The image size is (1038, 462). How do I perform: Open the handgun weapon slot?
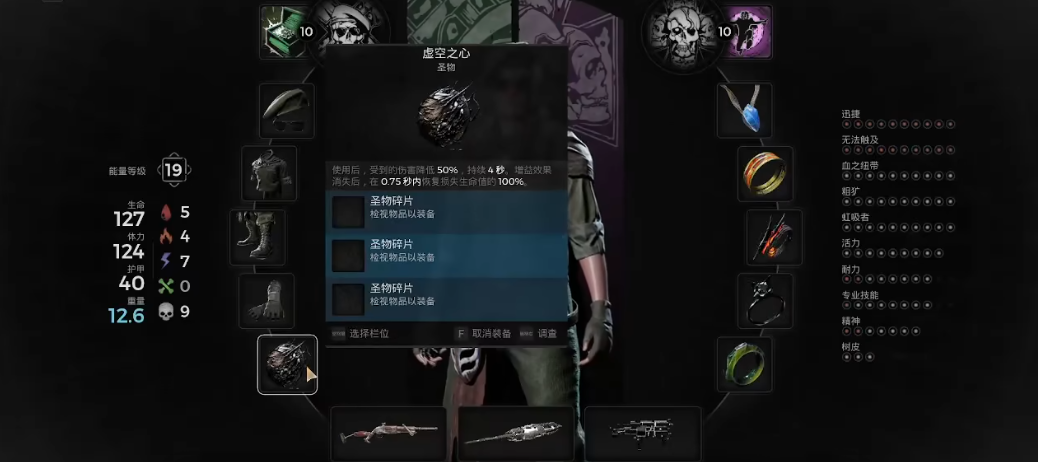click(x=643, y=434)
